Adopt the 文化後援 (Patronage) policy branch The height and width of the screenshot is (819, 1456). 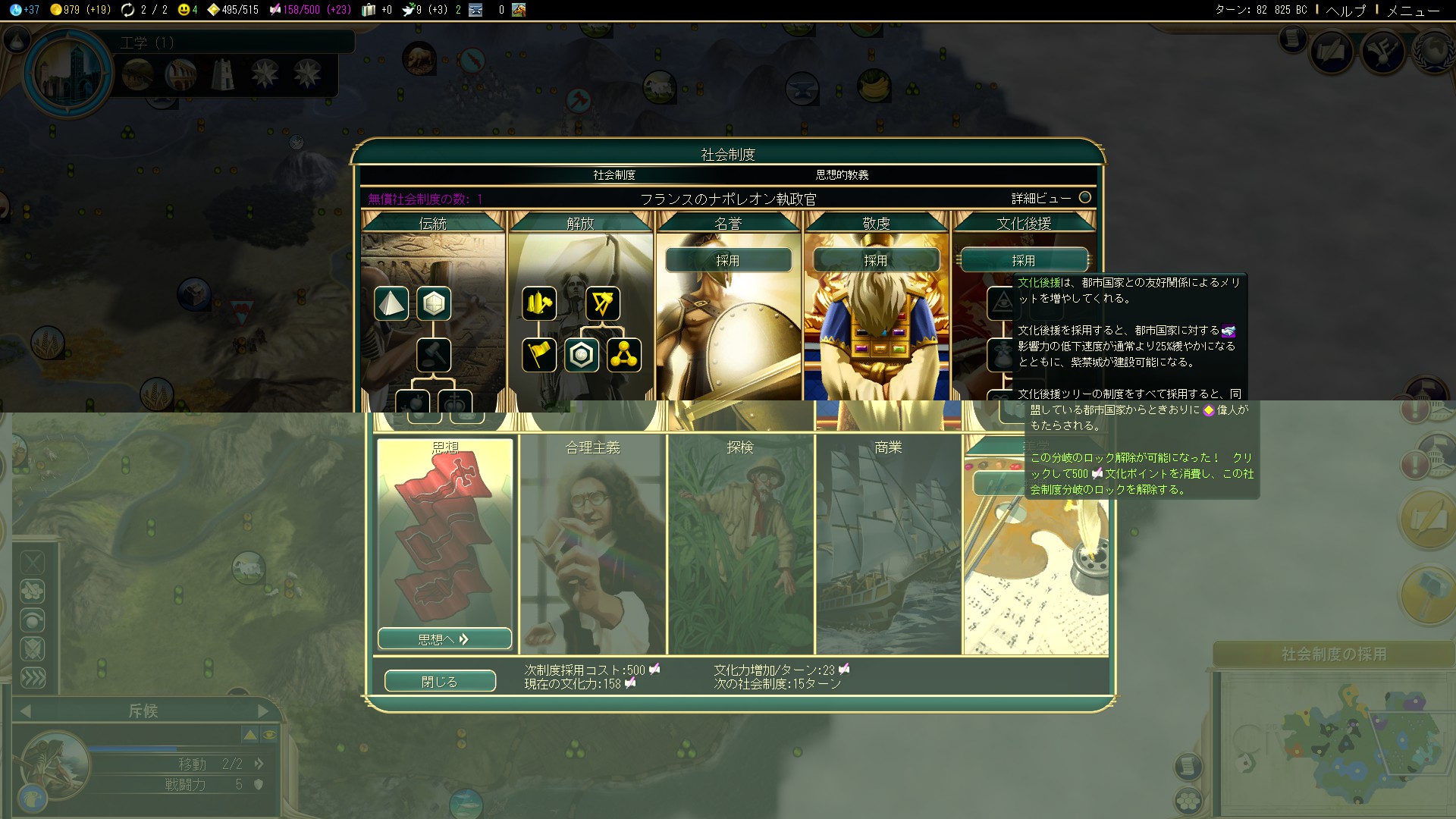click(x=1023, y=260)
